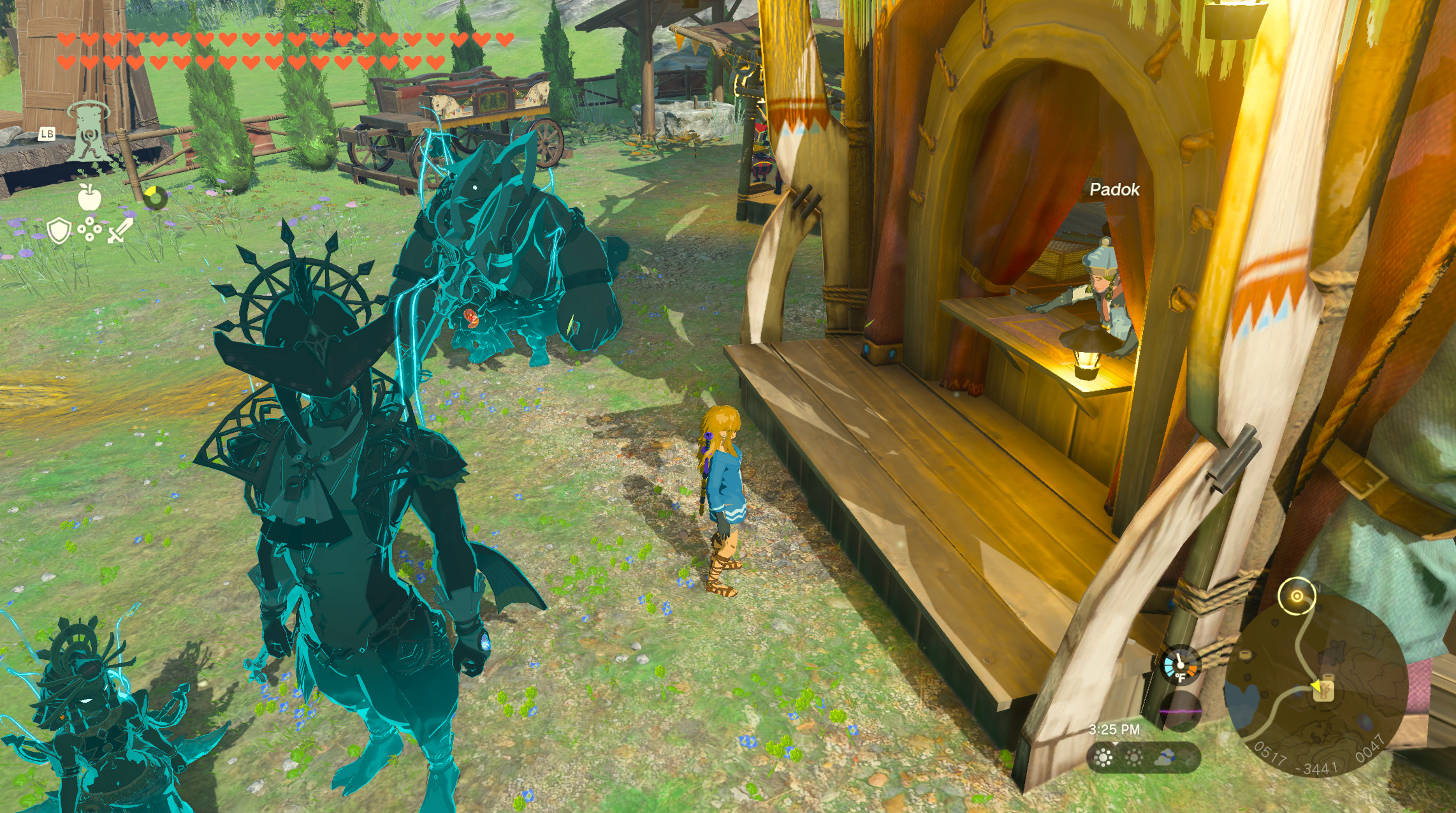Click the thermometer temperature gauge icon
This screenshot has width=1456, height=813.
point(1180,664)
